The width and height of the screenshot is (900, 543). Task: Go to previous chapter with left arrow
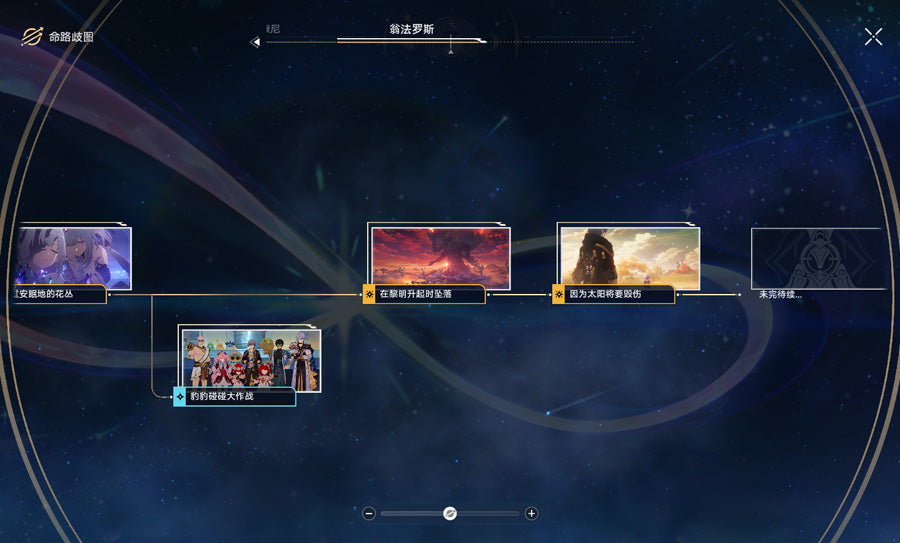255,42
